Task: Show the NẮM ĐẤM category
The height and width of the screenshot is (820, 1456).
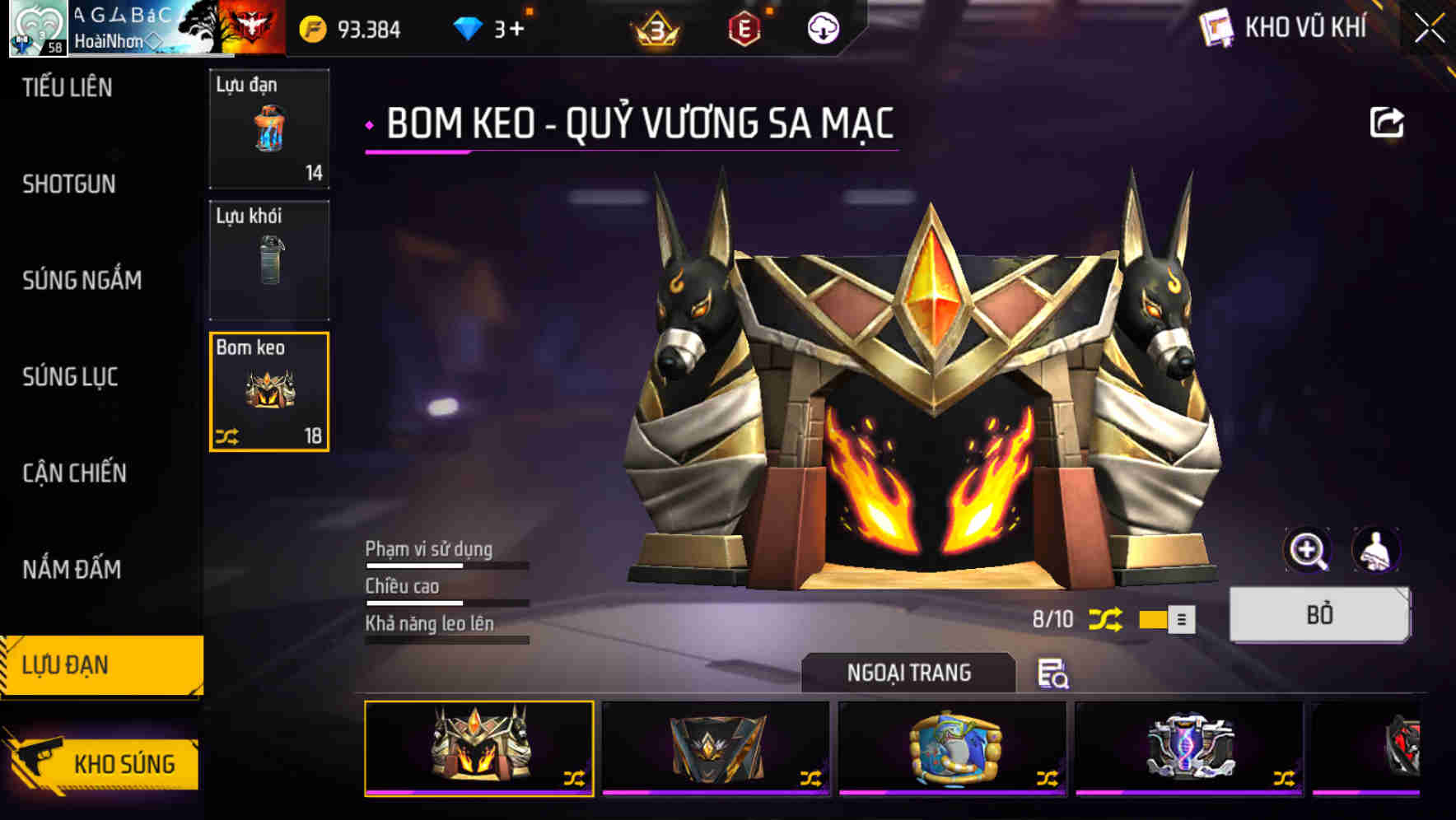Action: tap(72, 569)
